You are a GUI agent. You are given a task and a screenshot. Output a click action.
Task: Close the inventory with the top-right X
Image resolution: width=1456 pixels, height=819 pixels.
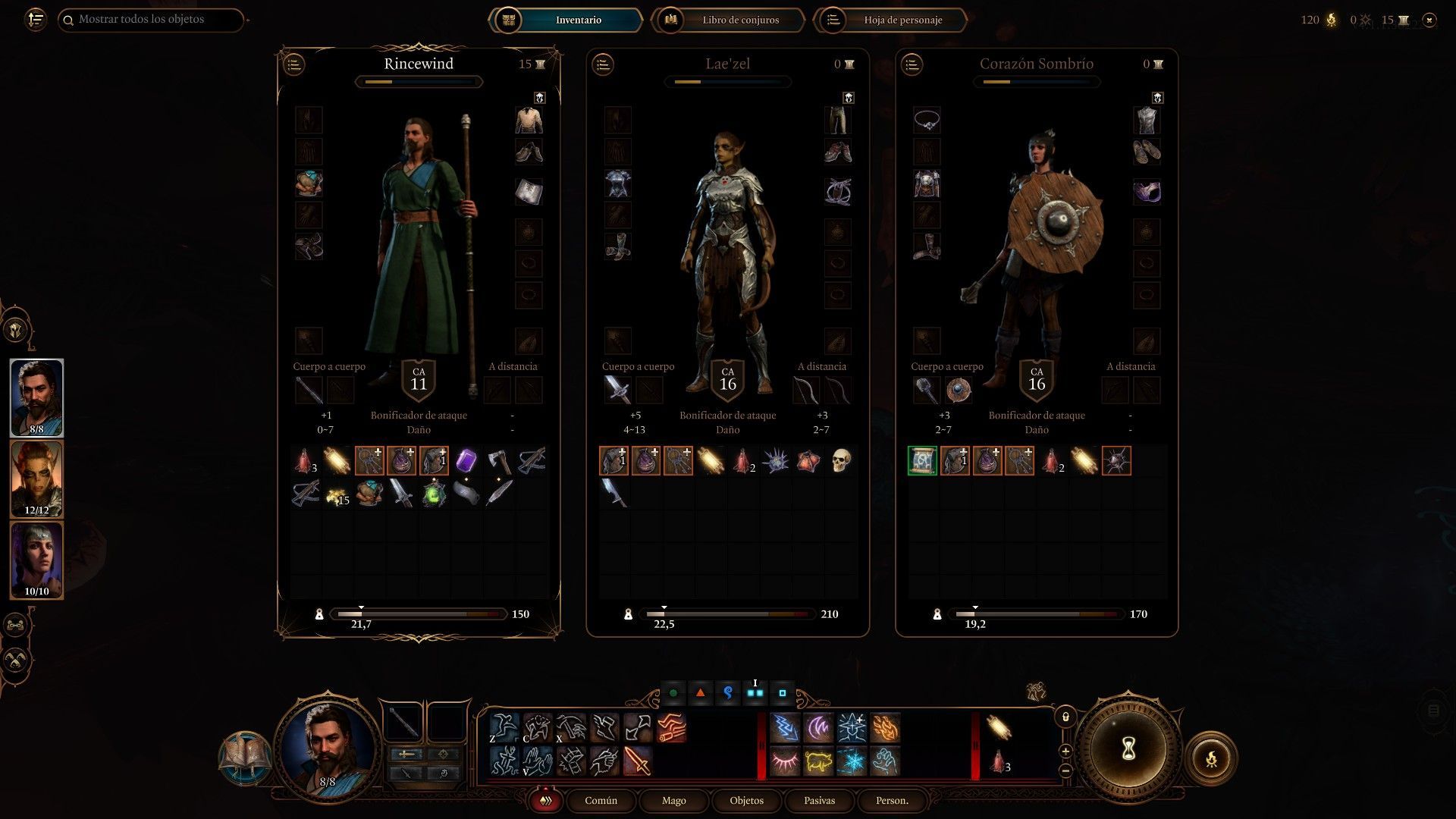(x=1429, y=20)
